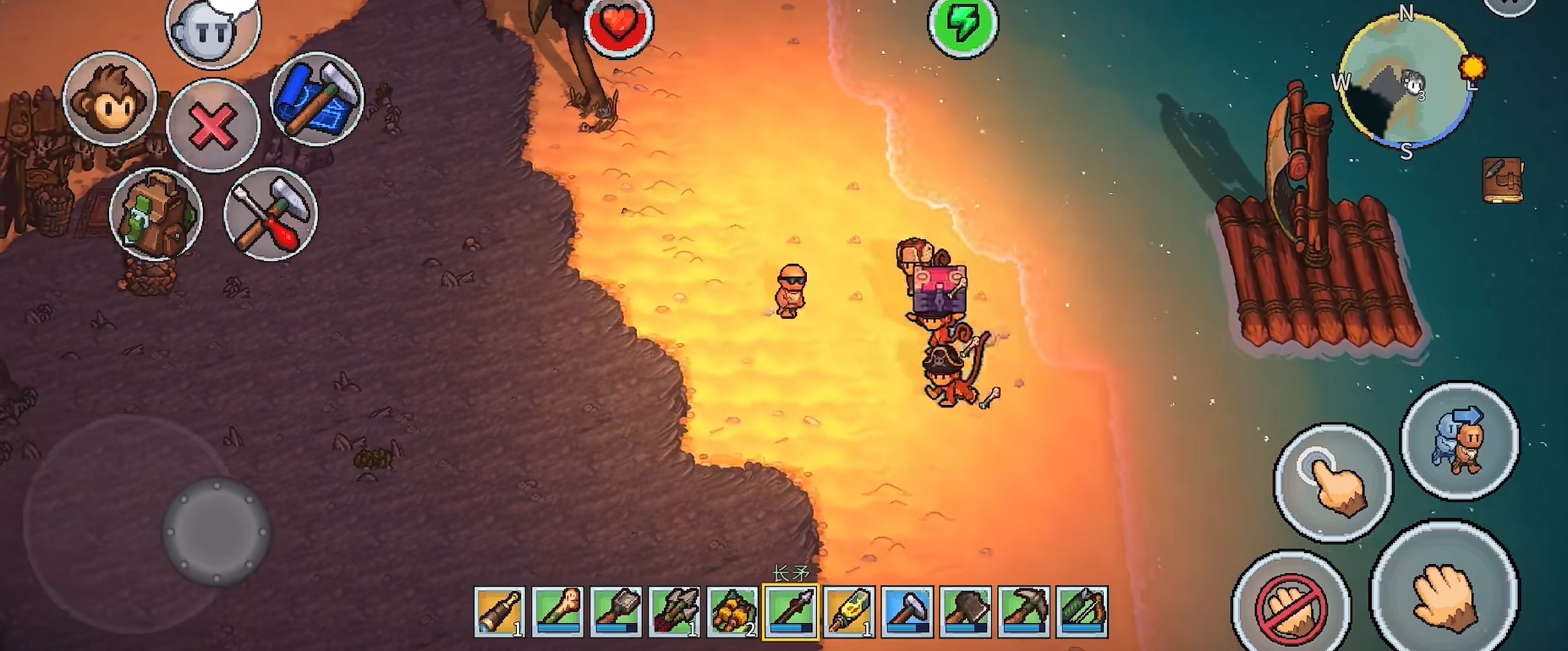Select the bow hotbar slot
Screen dimensions: 1568x651
pyautogui.click(x=1083, y=611)
